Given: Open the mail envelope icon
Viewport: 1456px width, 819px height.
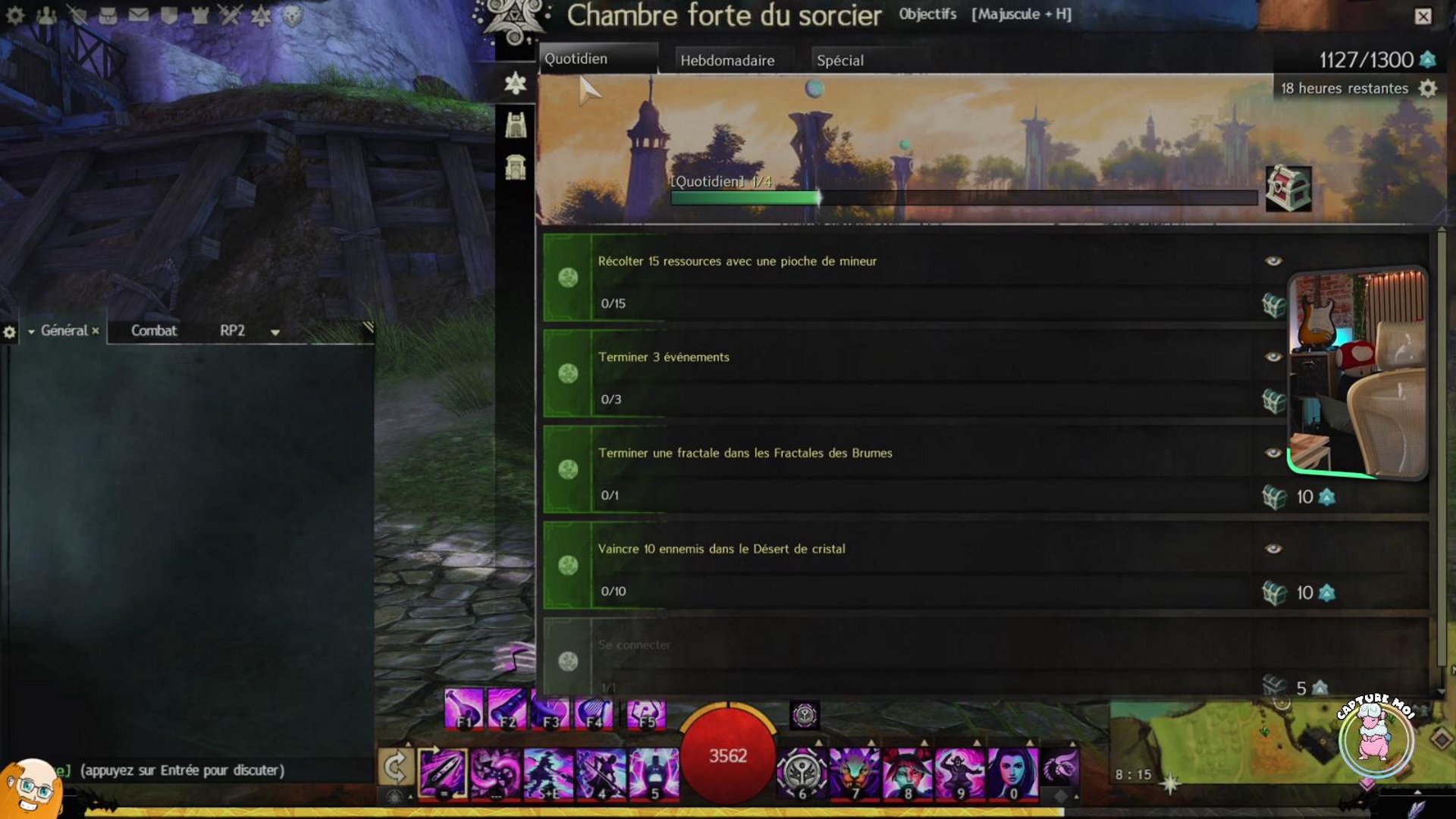Looking at the screenshot, I should [x=138, y=15].
